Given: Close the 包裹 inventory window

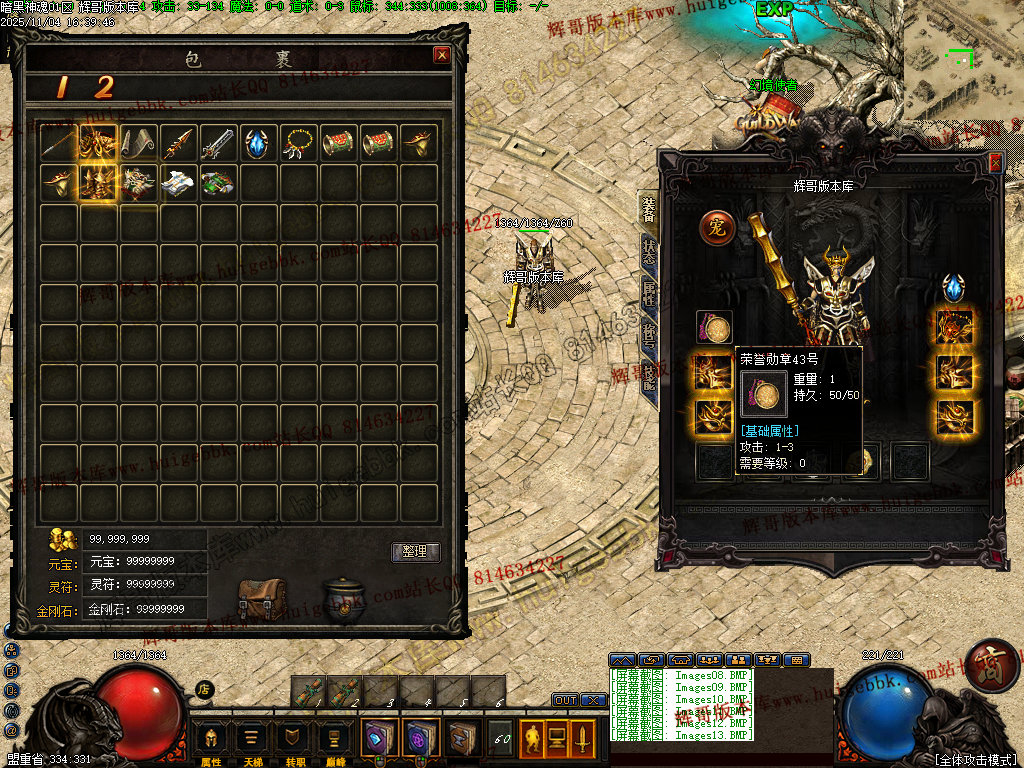Looking at the screenshot, I should (x=441, y=56).
